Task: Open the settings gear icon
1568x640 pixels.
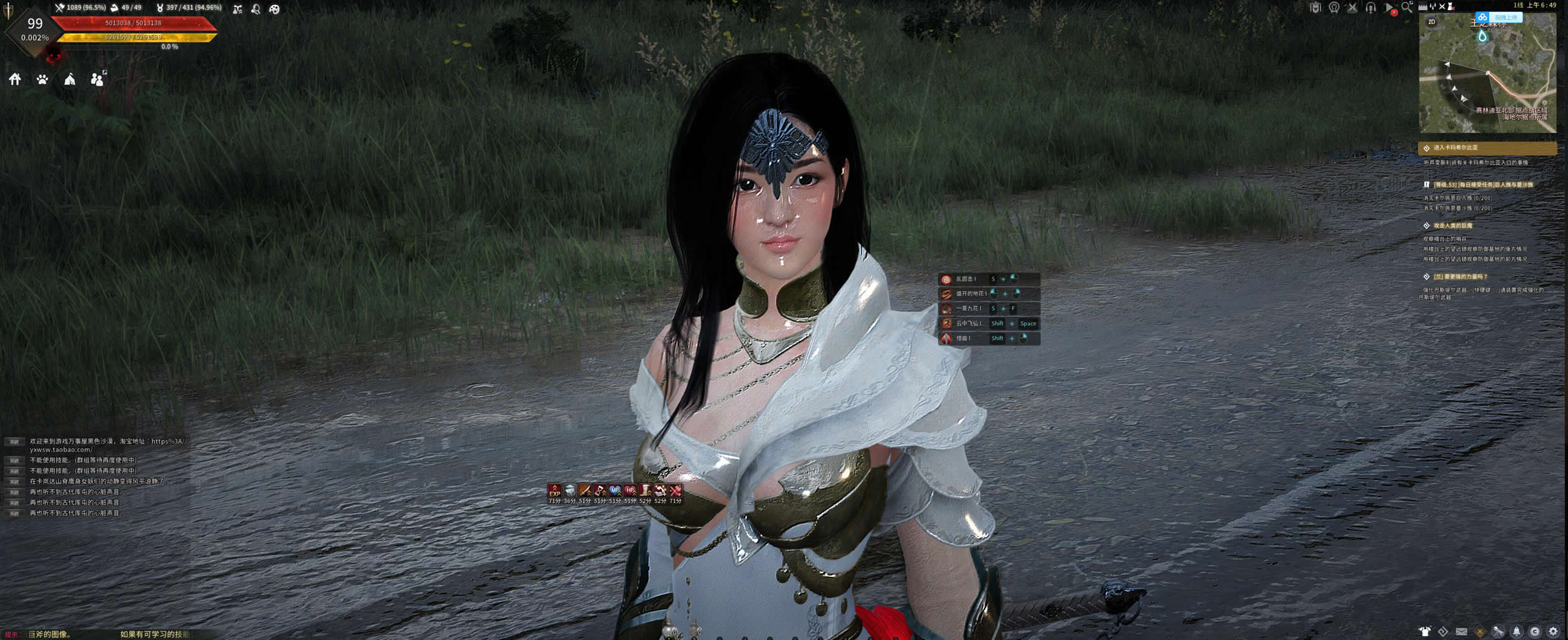Action: pyautogui.click(x=1553, y=631)
